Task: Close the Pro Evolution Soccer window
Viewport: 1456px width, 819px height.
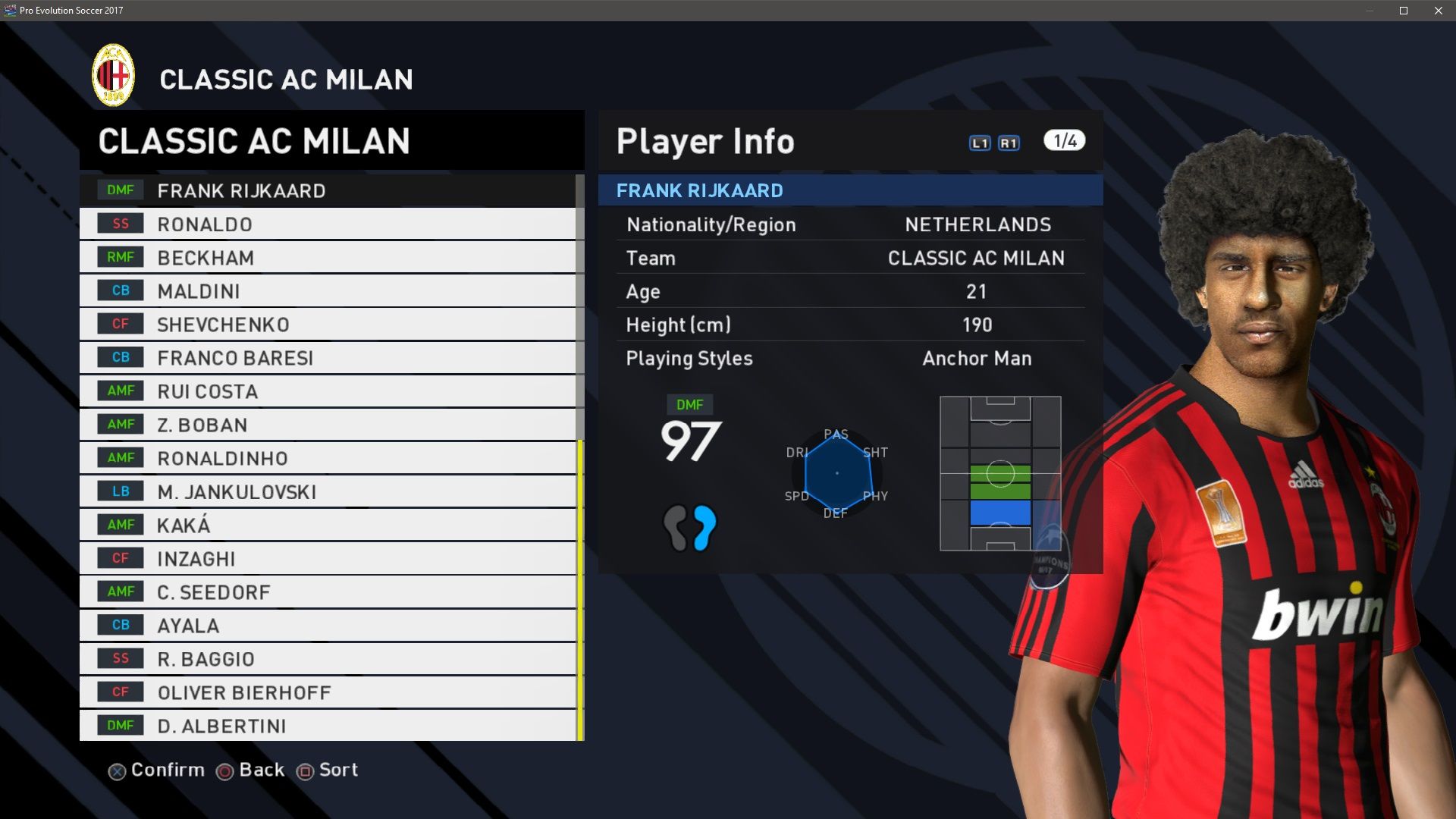Action: [1439, 11]
